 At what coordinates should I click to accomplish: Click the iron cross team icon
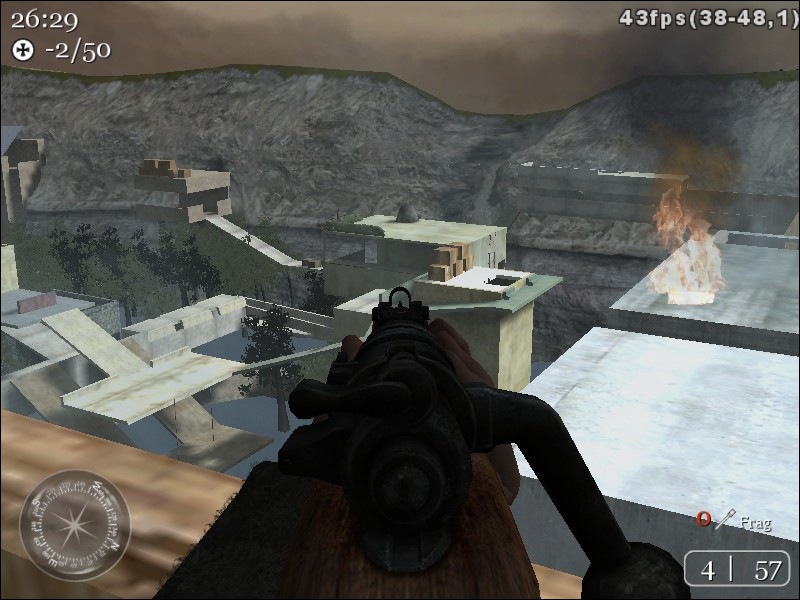(23, 49)
